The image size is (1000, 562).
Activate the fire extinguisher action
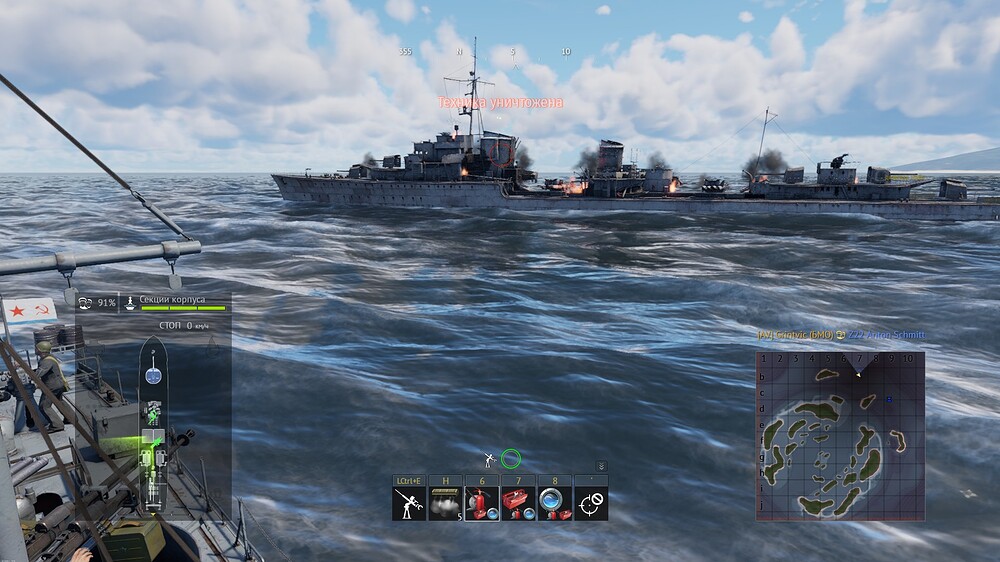tap(481, 503)
